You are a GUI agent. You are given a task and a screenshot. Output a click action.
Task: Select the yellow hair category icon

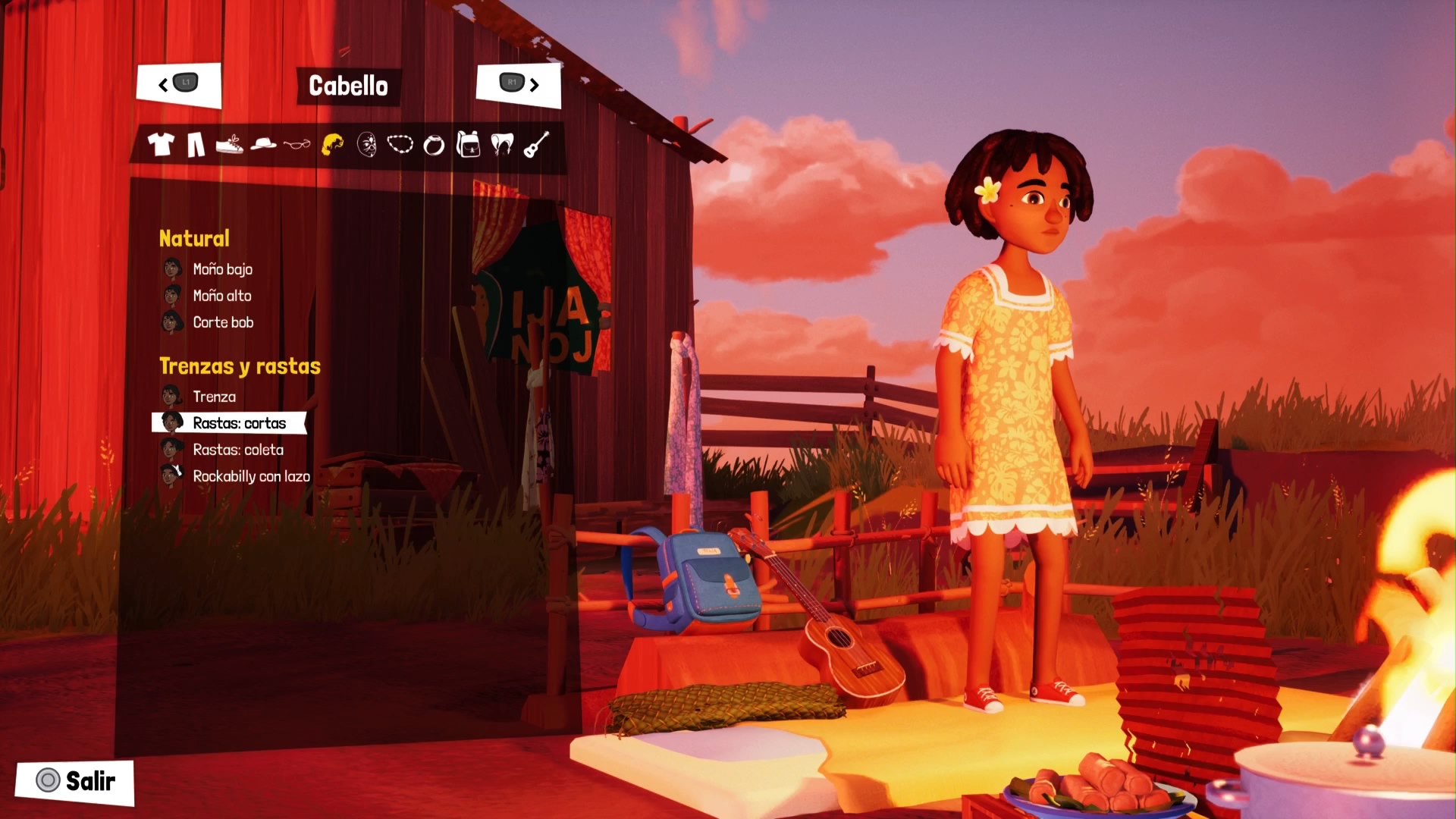(x=332, y=144)
